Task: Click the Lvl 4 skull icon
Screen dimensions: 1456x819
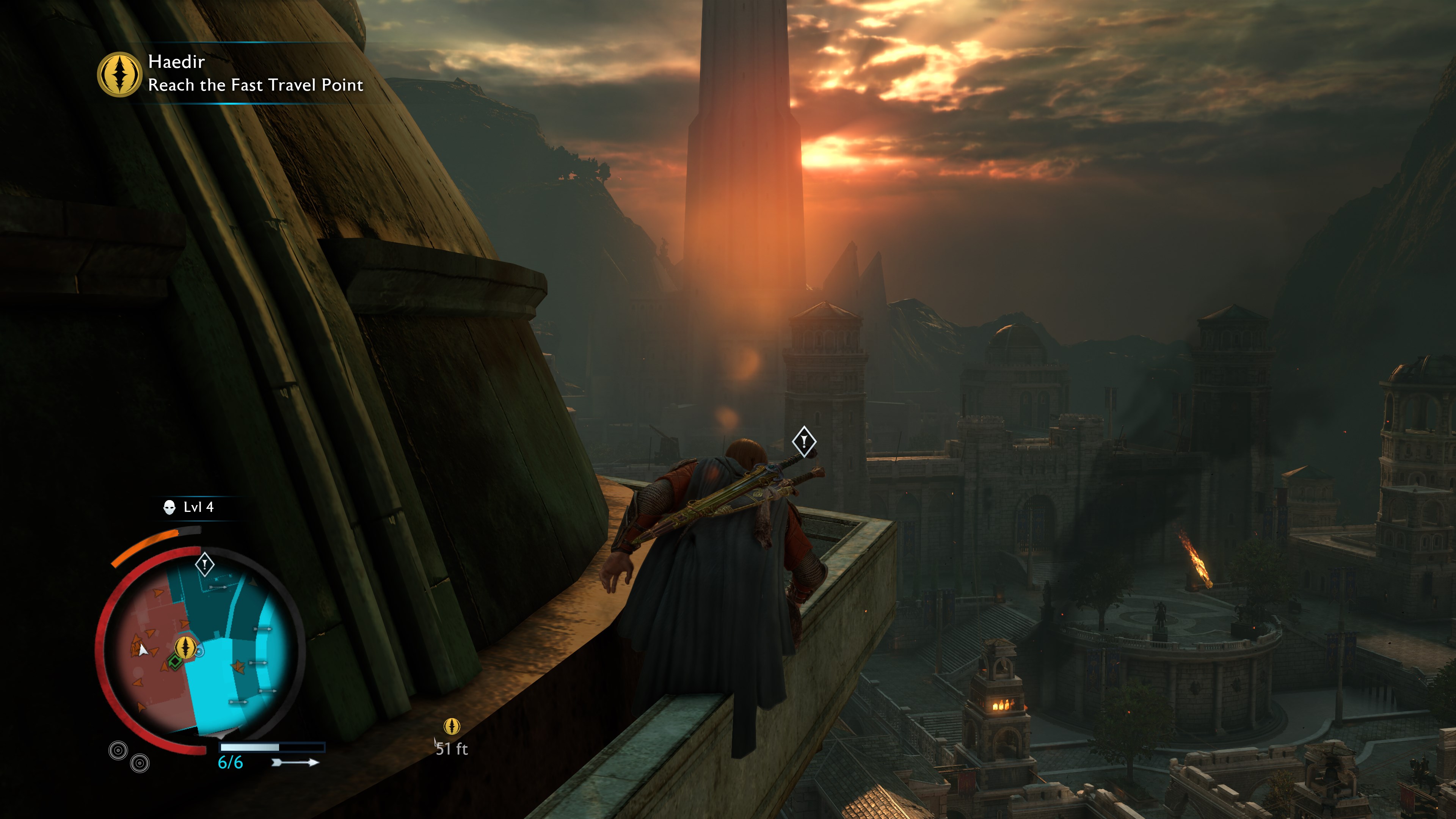Action: (169, 508)
